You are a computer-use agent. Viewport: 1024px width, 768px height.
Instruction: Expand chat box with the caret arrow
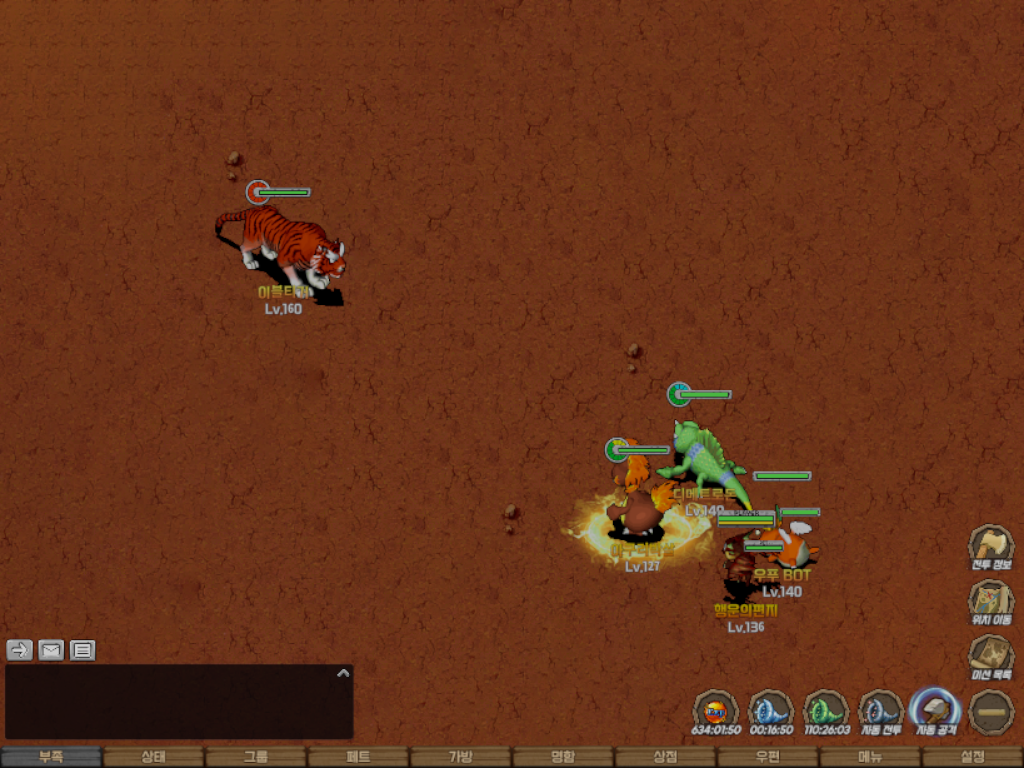click(x=343, y=673)
